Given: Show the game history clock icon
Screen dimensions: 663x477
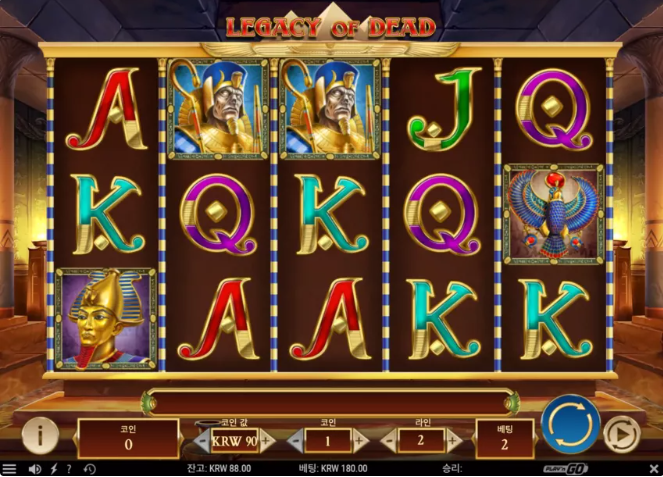Looking at the screenshot, I should pos(89,468).
